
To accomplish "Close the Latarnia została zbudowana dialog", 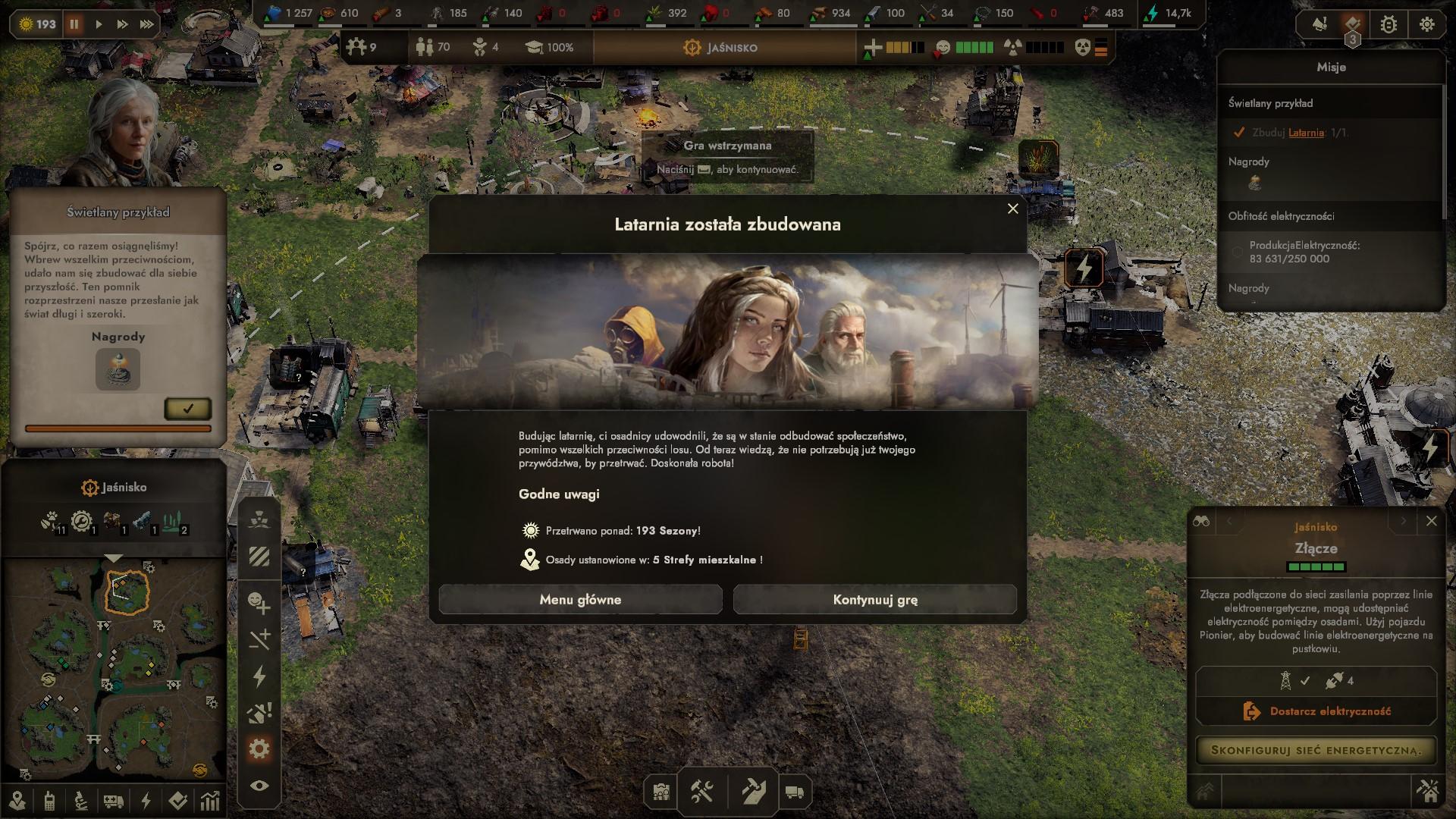I will pos(1012,209).
